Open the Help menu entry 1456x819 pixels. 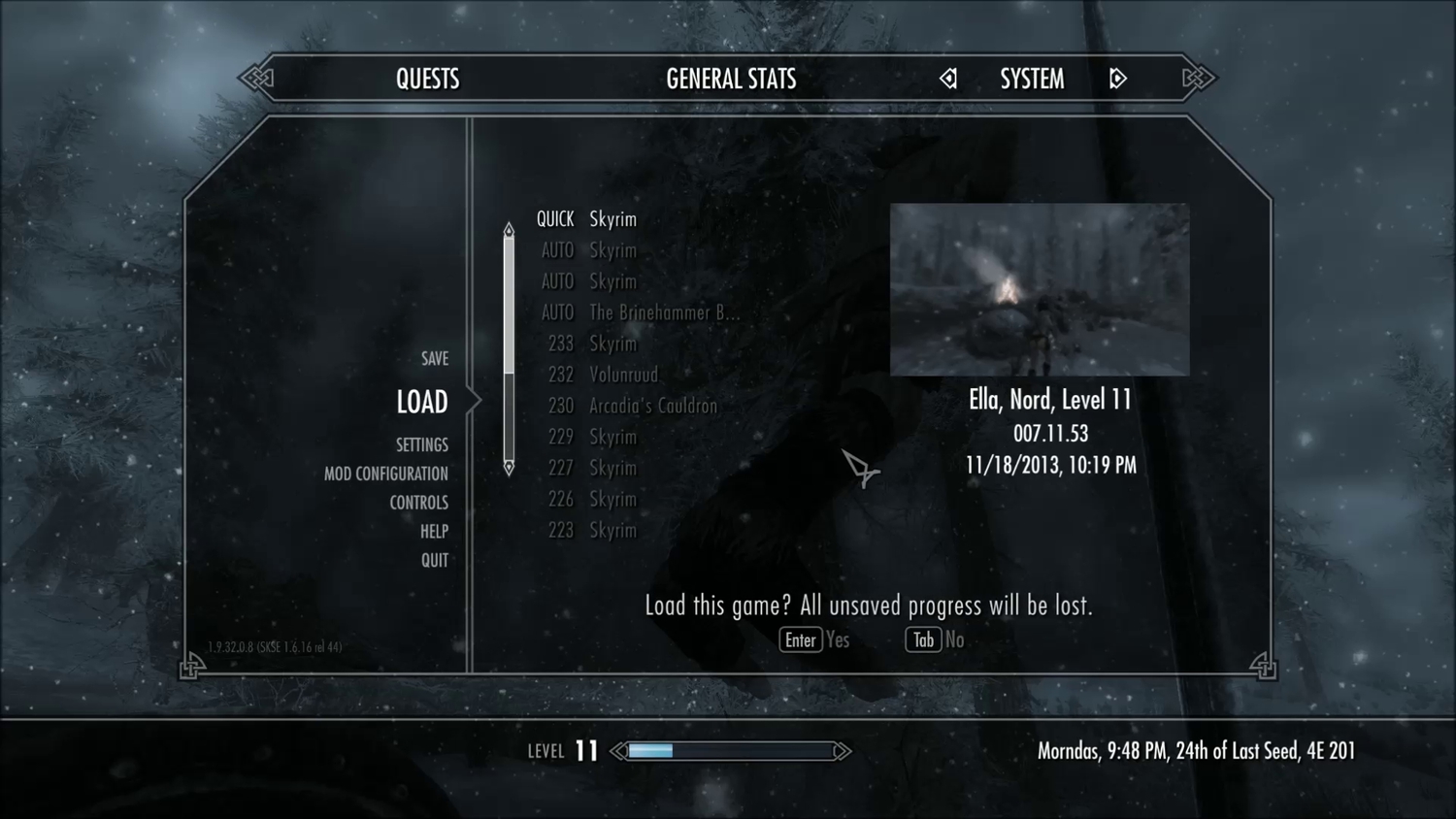(434, 531)
